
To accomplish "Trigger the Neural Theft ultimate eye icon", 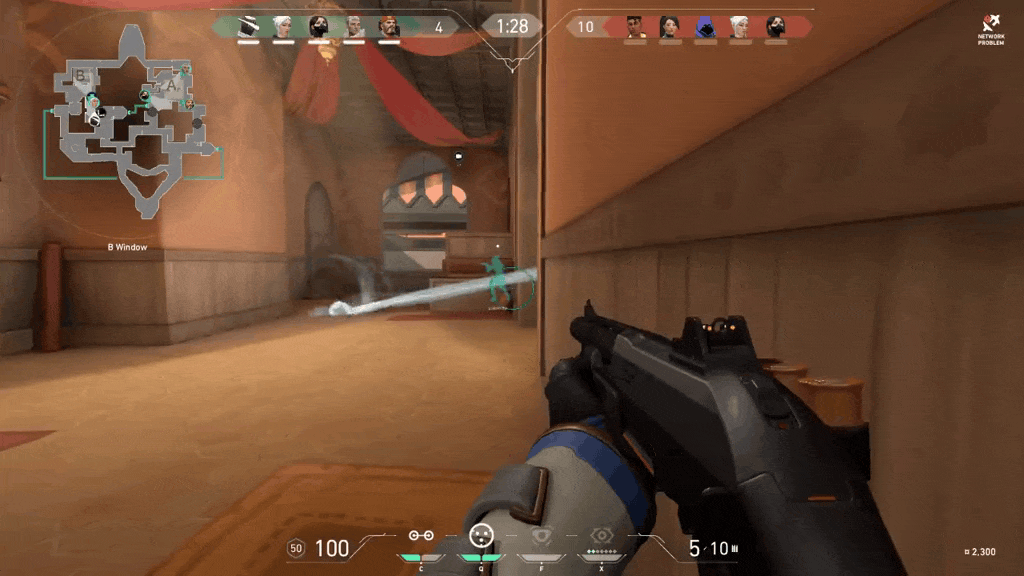I will [601, 537].
